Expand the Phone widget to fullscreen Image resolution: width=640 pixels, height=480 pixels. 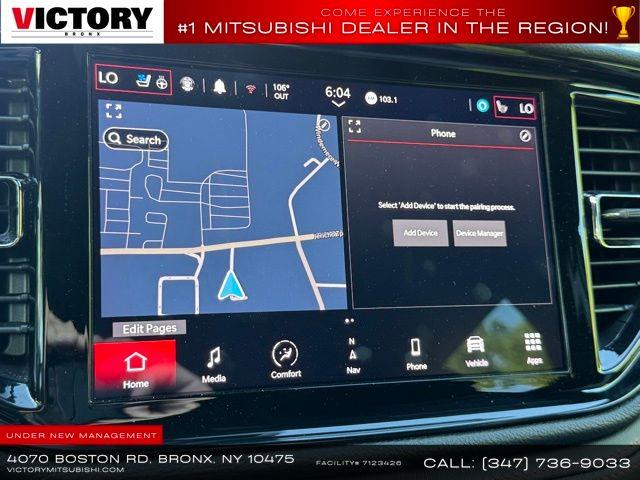[x=355, y=127]
